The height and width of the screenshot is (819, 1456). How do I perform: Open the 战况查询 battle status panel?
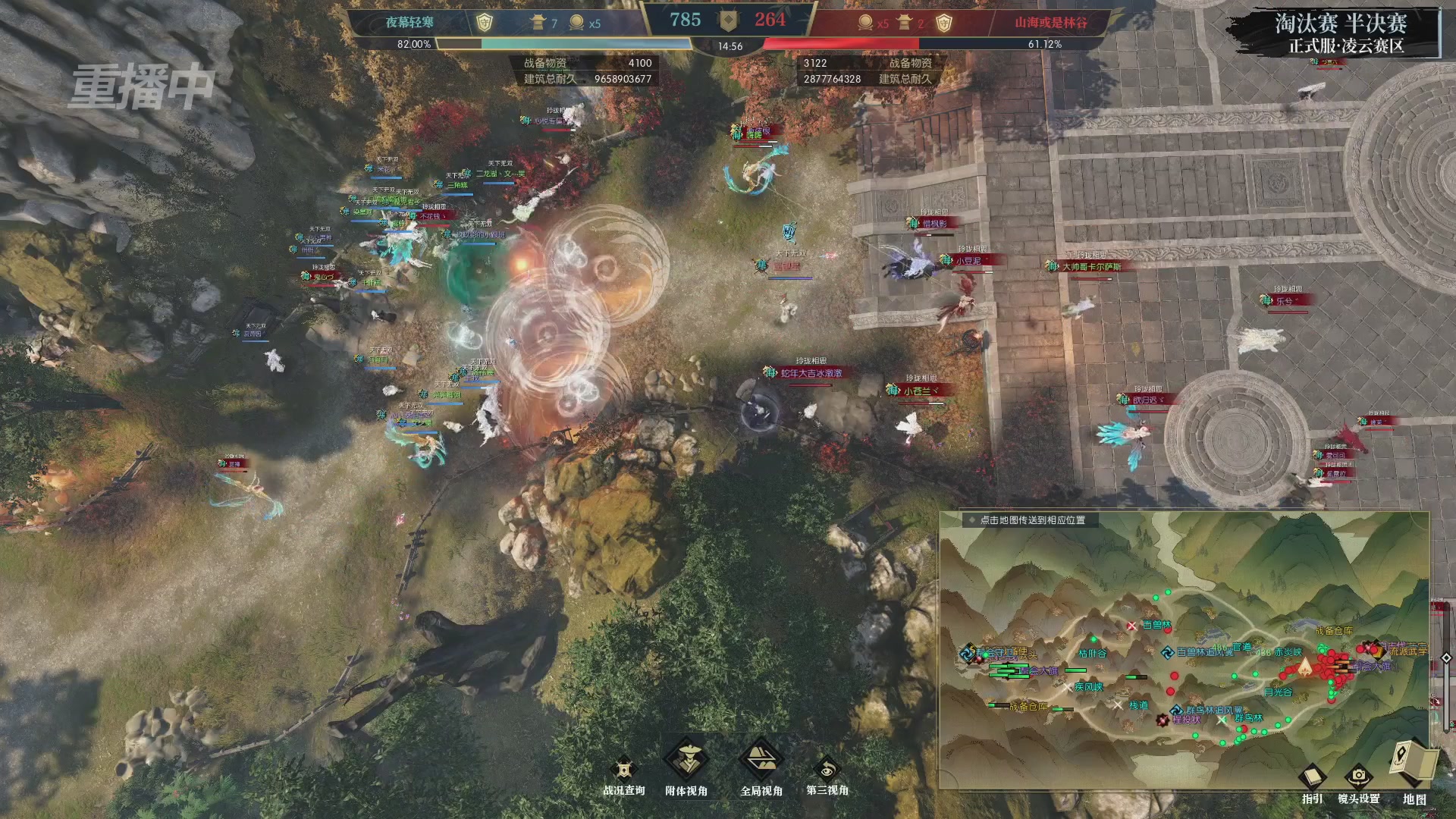click(x=623, y=771)
